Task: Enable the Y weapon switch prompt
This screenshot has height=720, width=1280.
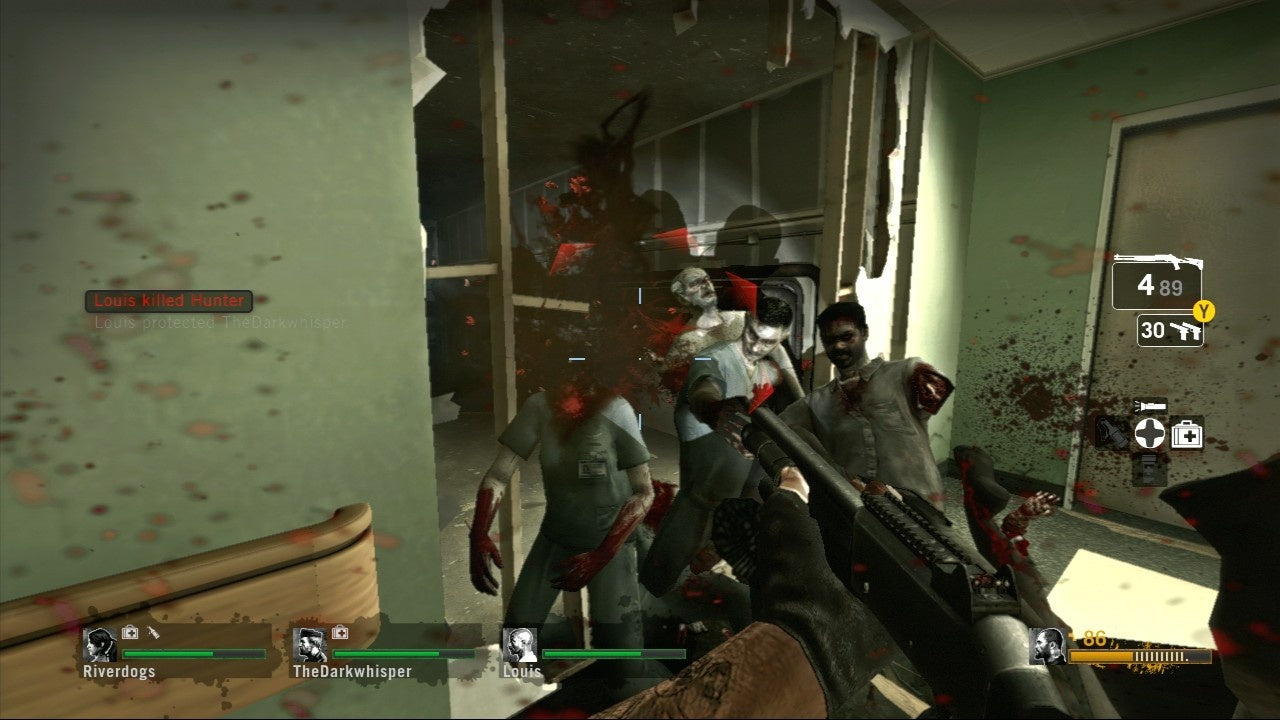Action: (x=1202, y=310)
